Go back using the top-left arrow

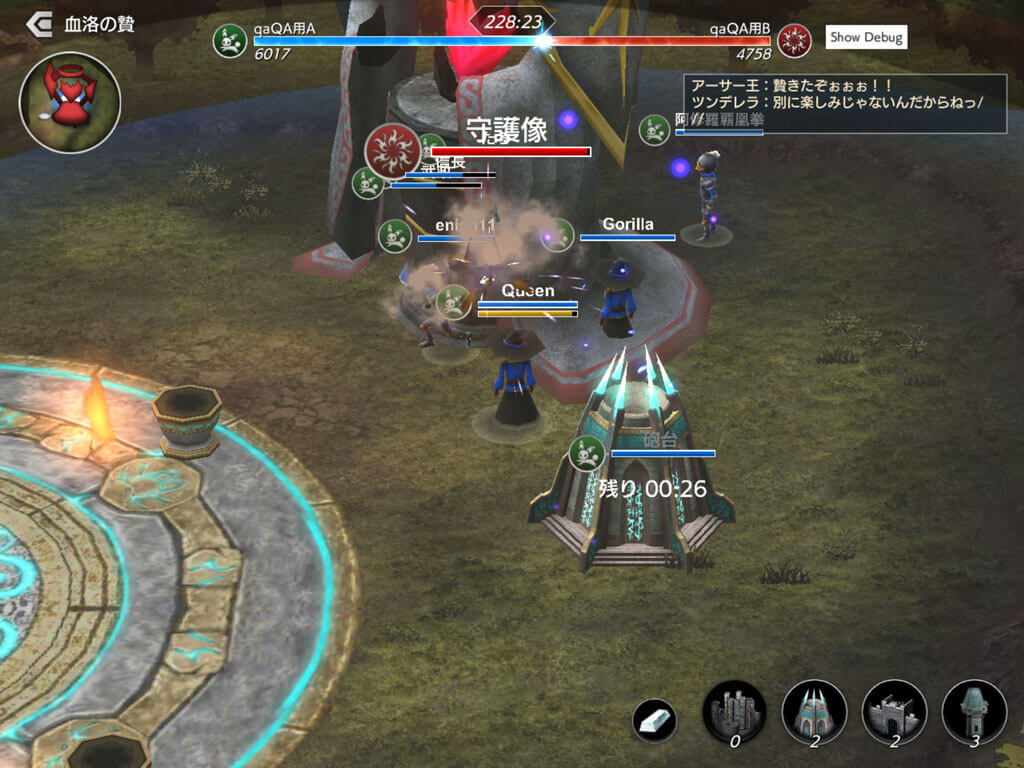coord(39,22)
